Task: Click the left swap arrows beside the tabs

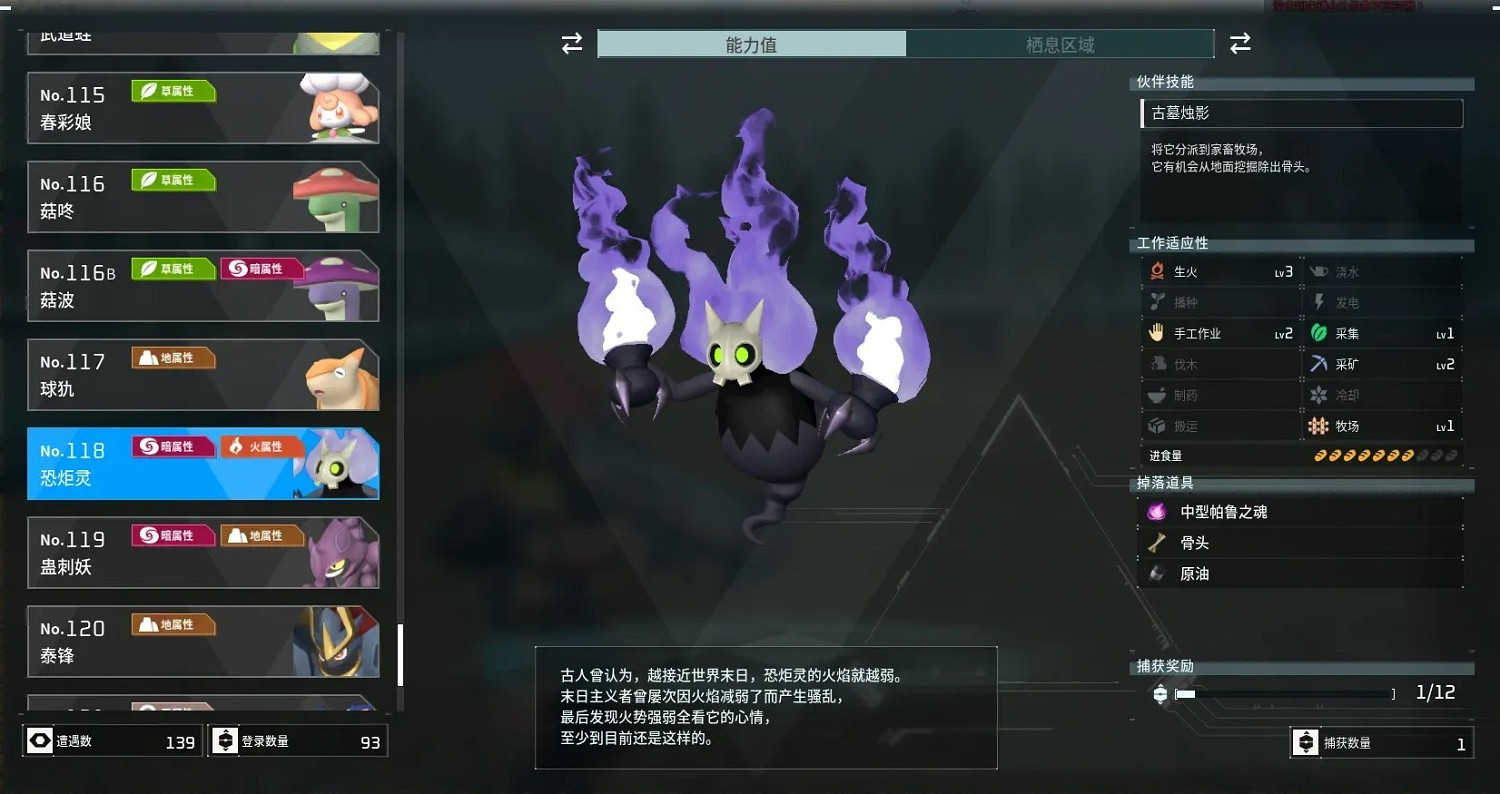Action: click(570, 44)
